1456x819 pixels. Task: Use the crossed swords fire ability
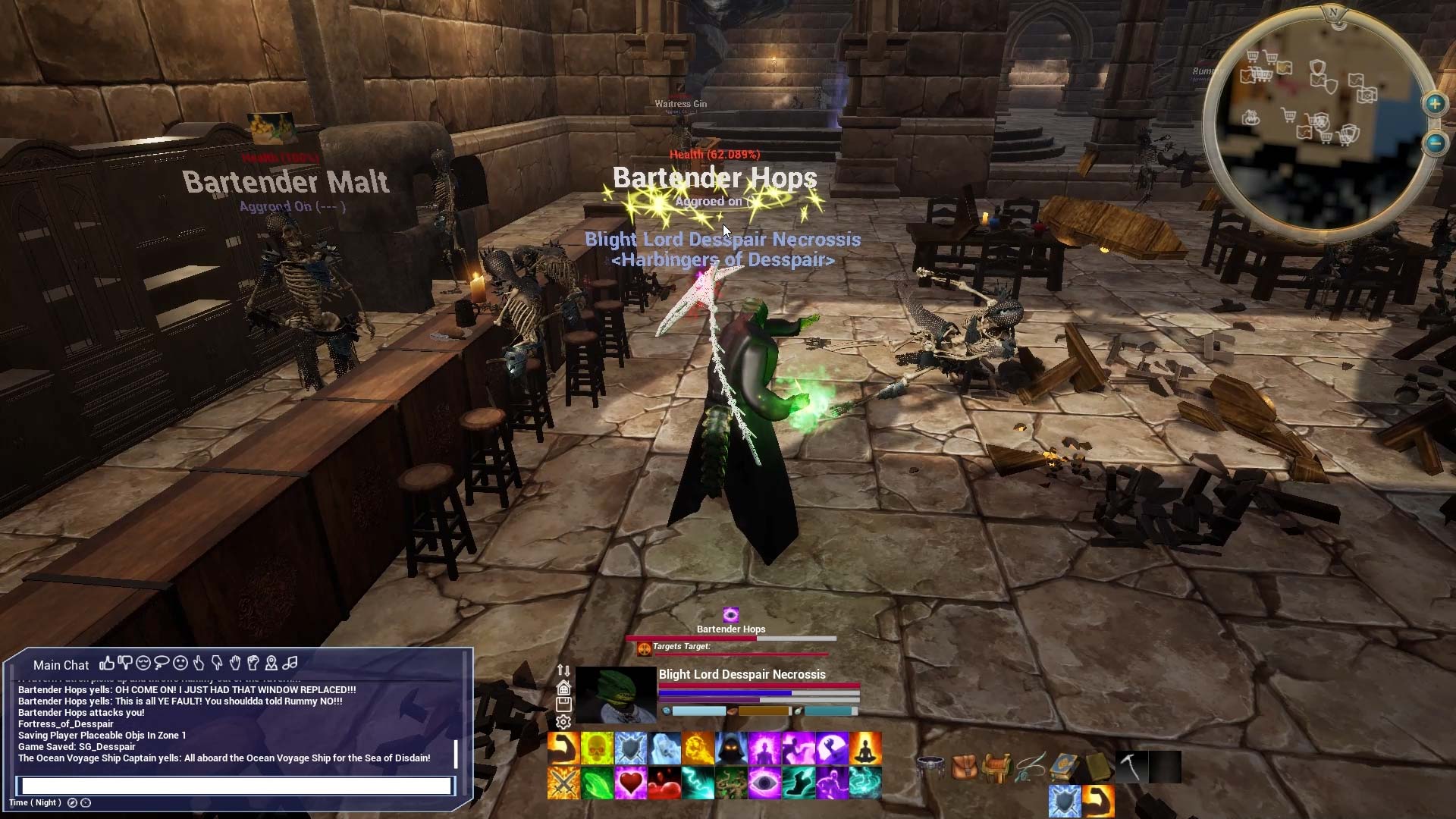click(563, 783)
